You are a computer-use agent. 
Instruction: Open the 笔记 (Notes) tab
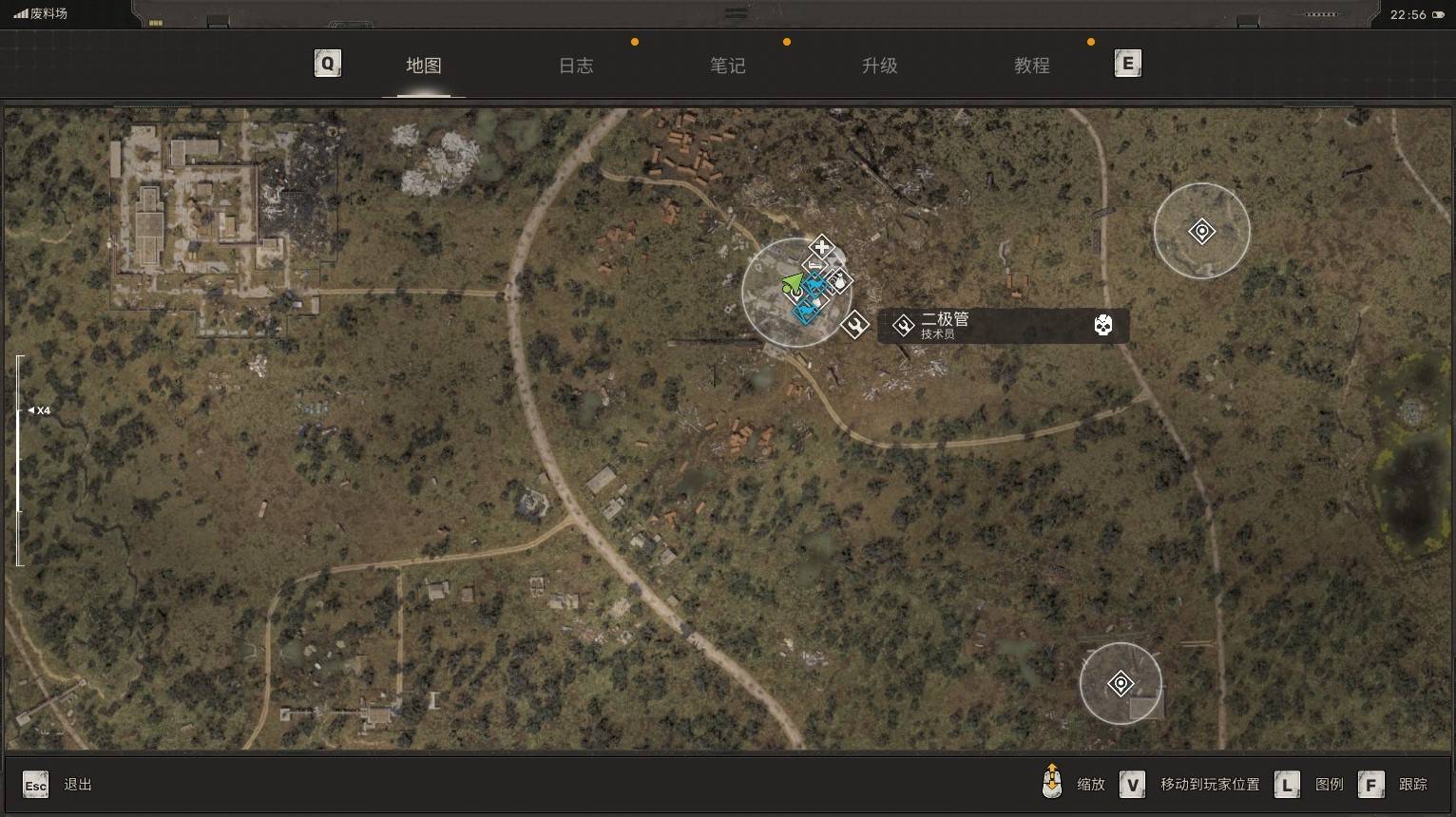pyautogui.click(x=728, y=66)
